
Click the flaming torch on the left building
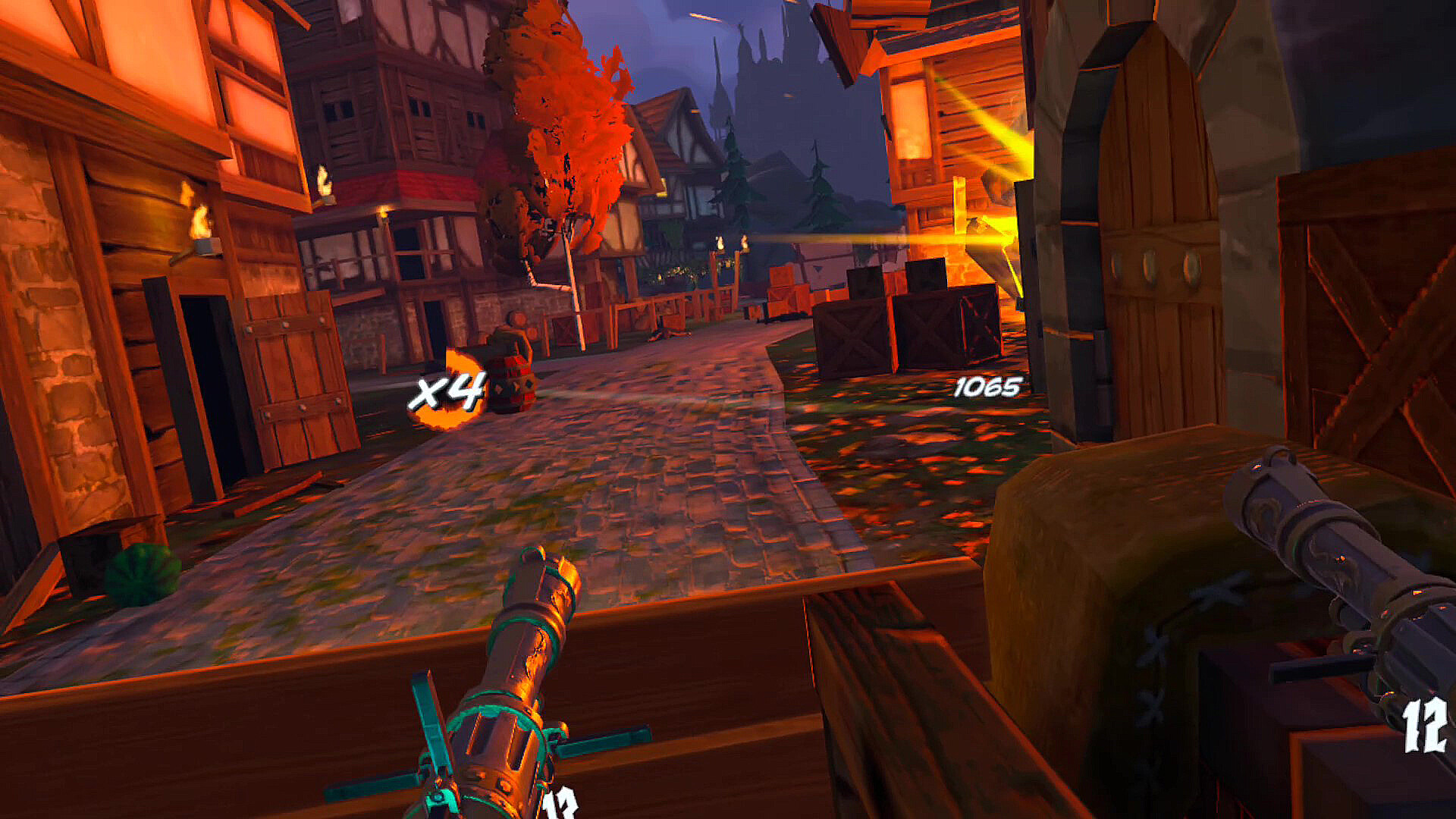pyautogui.click(x=202, y=220)
